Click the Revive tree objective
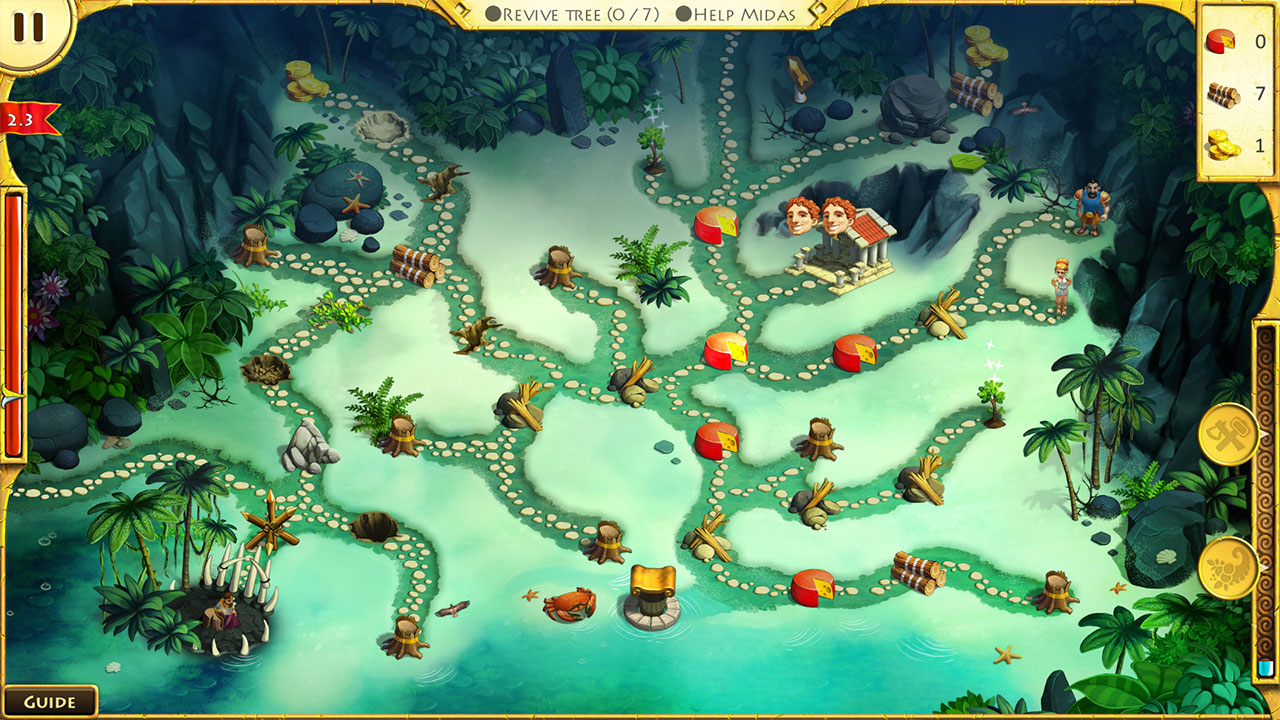Viewport: 1280px width, 720px height. 570,15
